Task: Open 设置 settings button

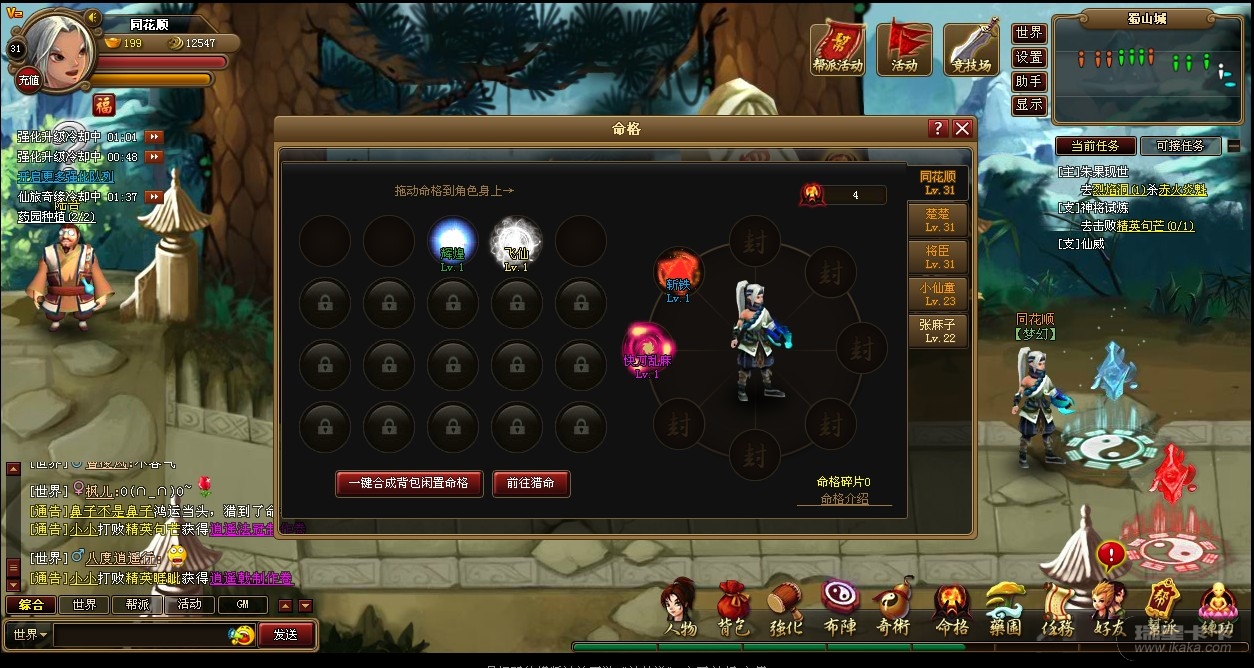Action: (1029, 57)
